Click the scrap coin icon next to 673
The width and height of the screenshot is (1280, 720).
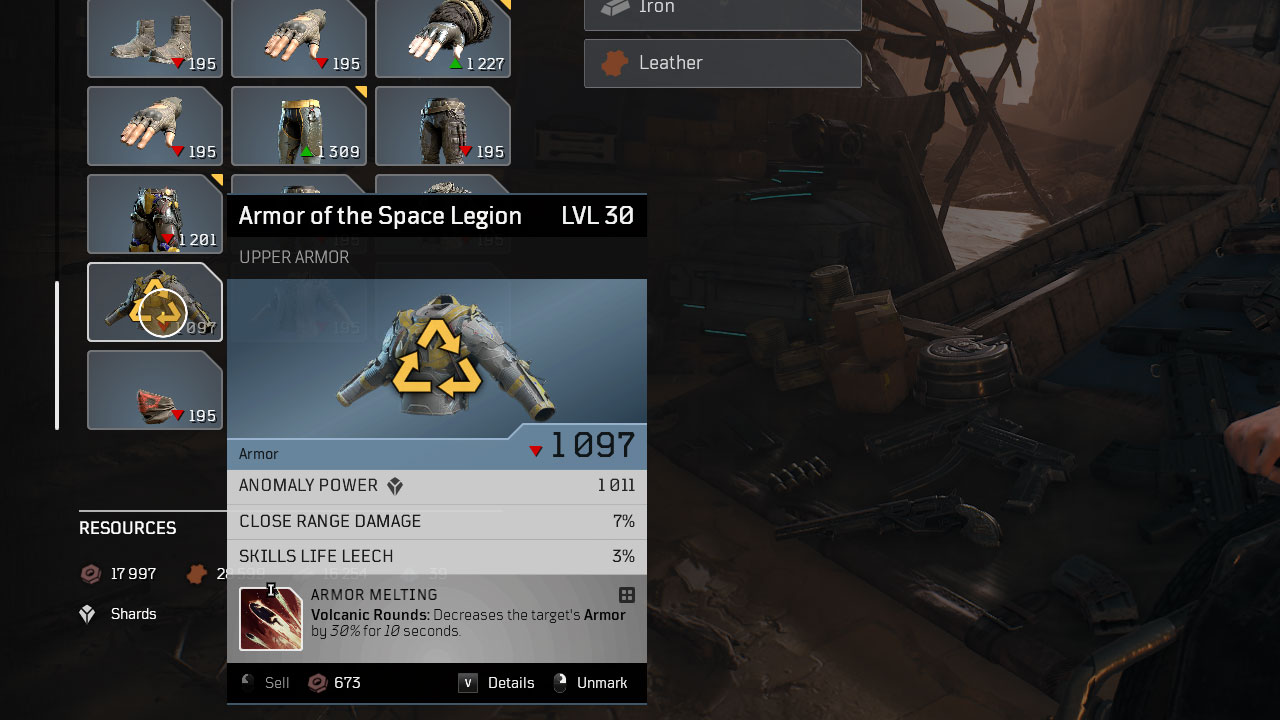(x=320, y=683)
